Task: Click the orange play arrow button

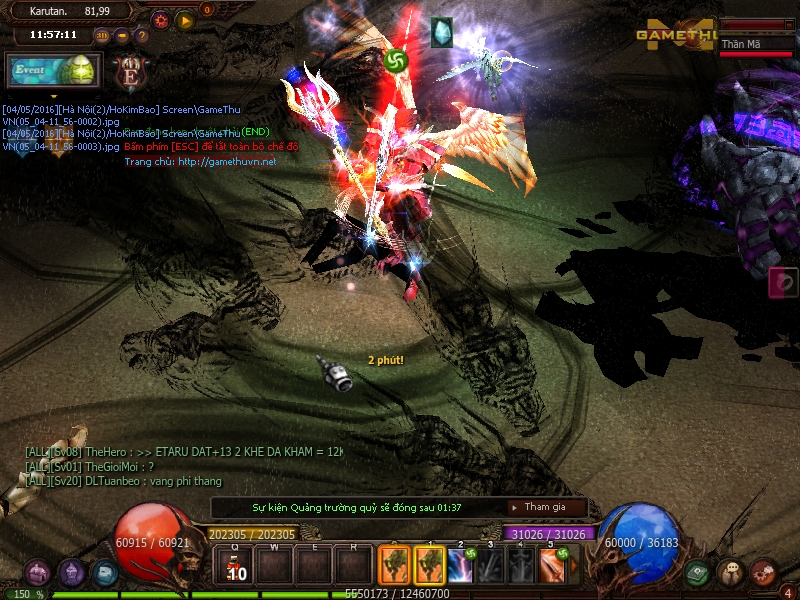Action: pyautogui.click(x=184, y=19)
